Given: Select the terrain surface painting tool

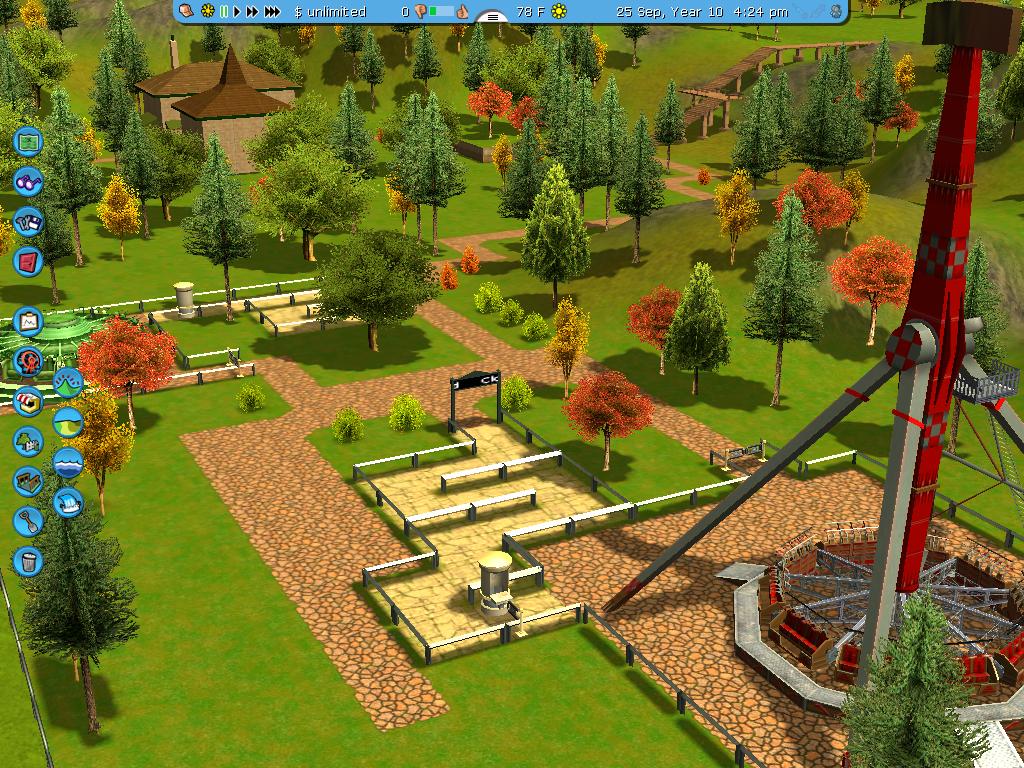Looking at the screenshot, I should coord(67,422).
